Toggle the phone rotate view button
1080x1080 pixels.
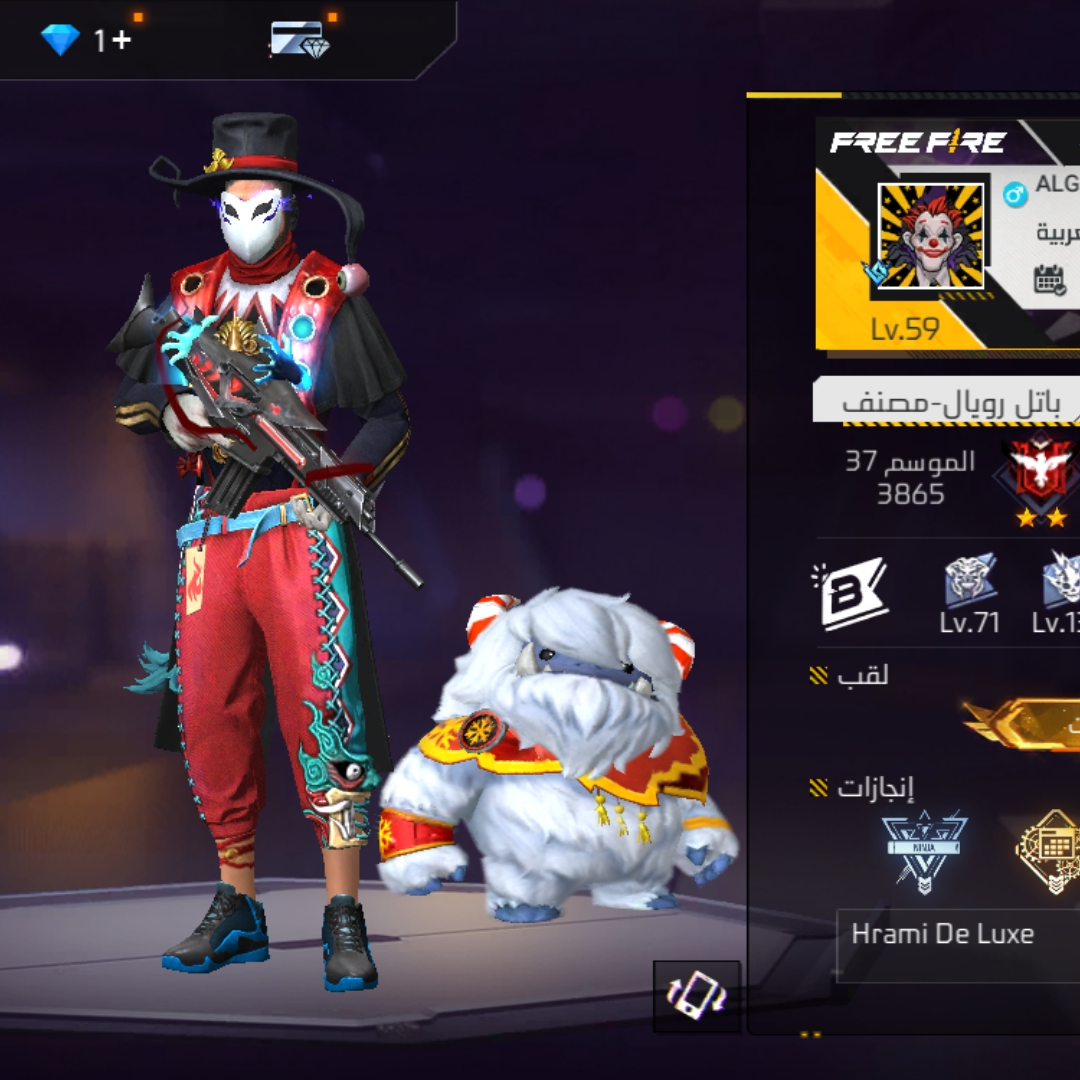coord(697,996)
